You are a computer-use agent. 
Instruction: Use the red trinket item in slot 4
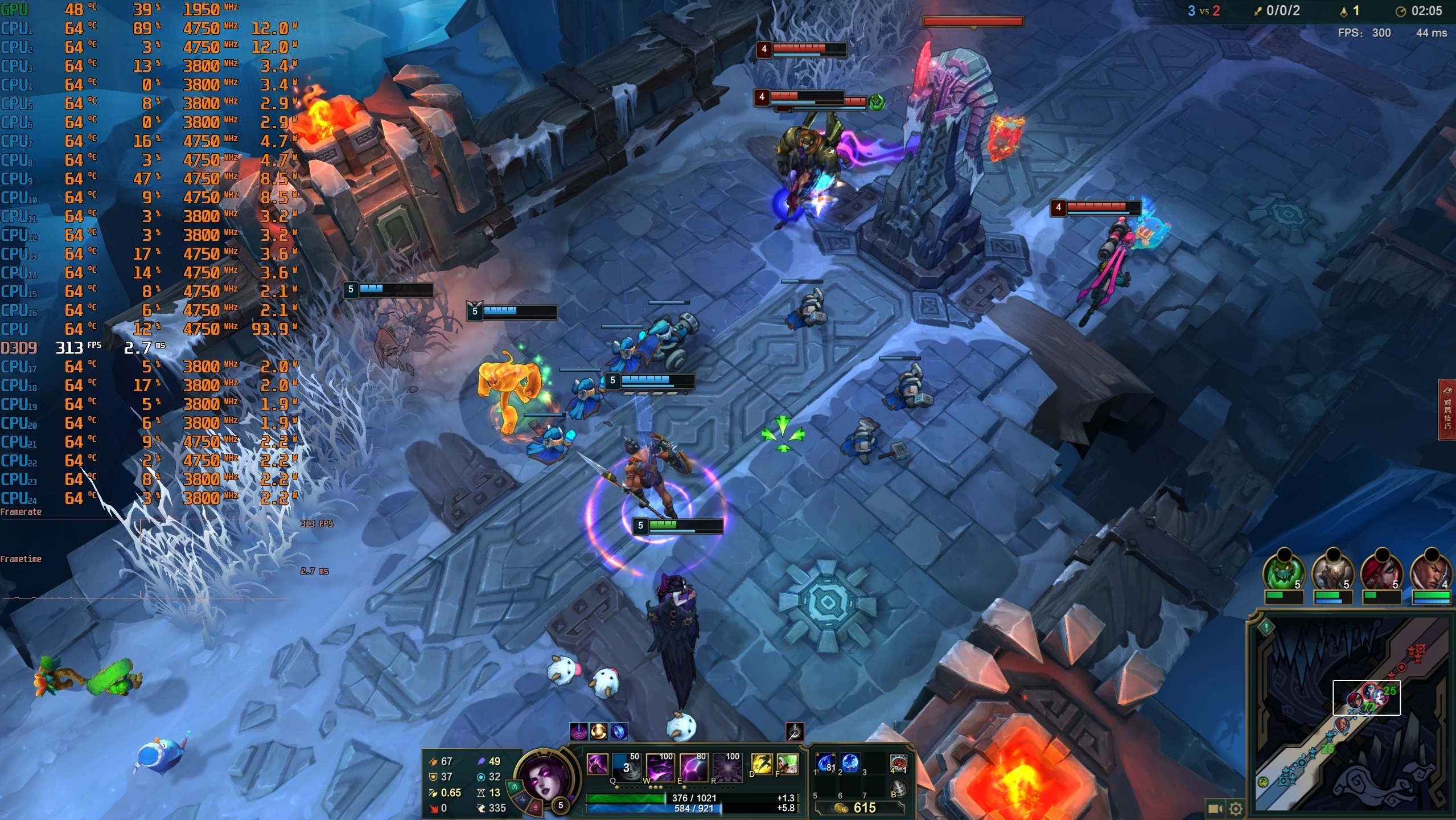click(x=898, y=764)
